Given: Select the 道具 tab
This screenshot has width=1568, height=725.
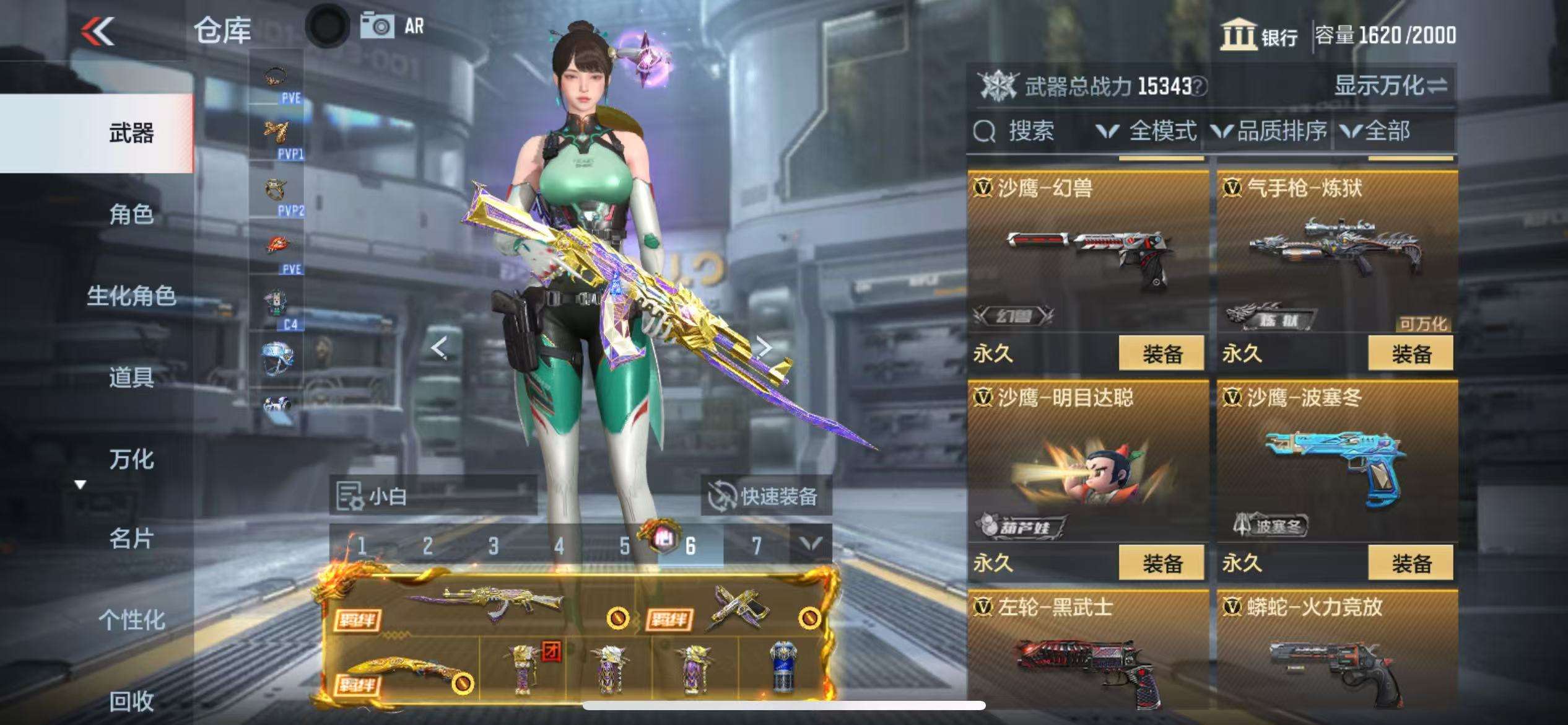Looking at the screenshot, I should click(x=131, y=377).
